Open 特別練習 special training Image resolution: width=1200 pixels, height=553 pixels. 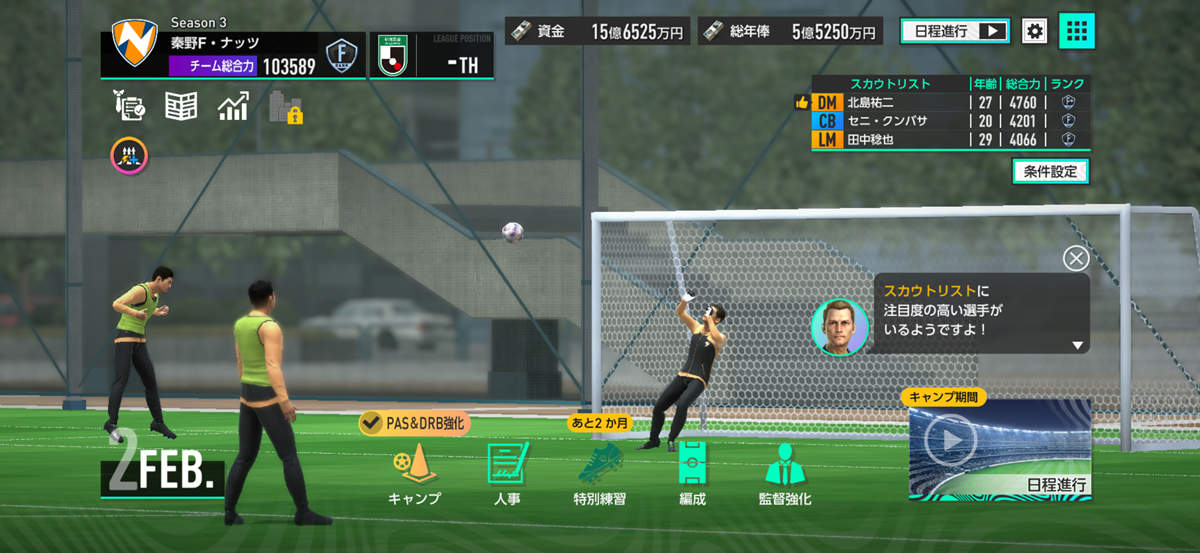pos(600,474)
